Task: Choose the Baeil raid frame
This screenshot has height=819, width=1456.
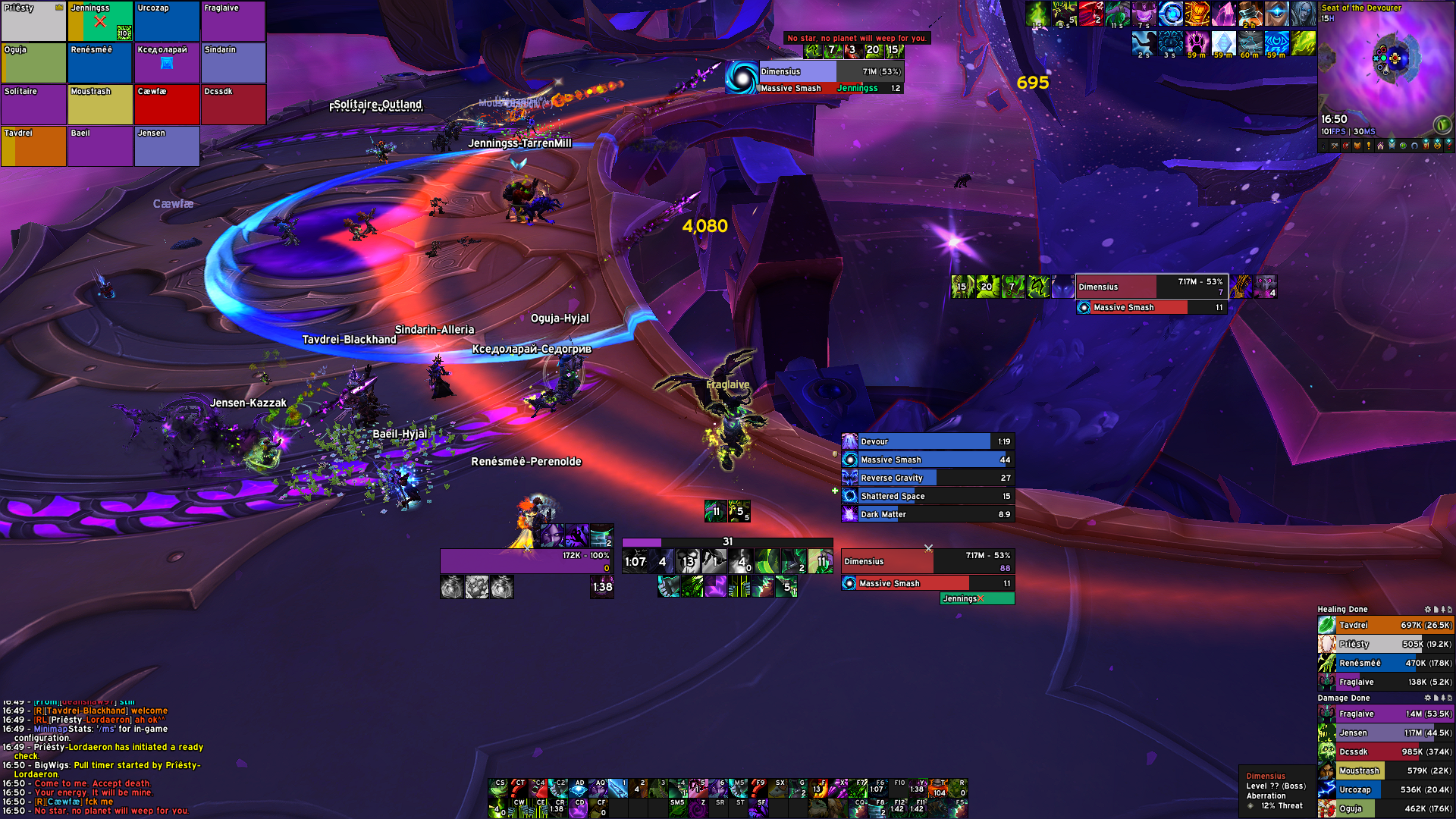Action: (x=100, y=146)
